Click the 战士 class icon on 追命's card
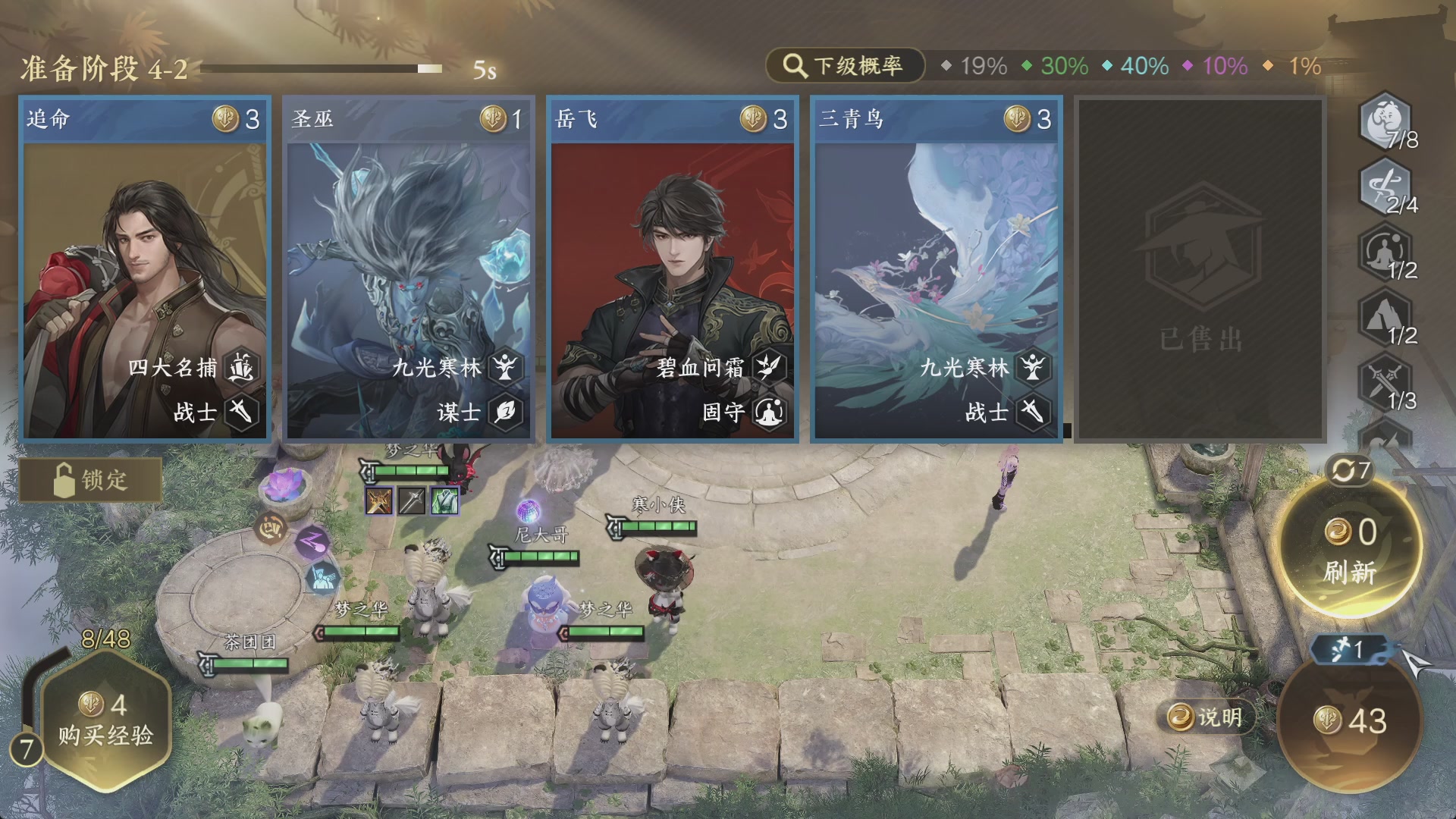This screenshot has height=819, width=1456. 241,412
